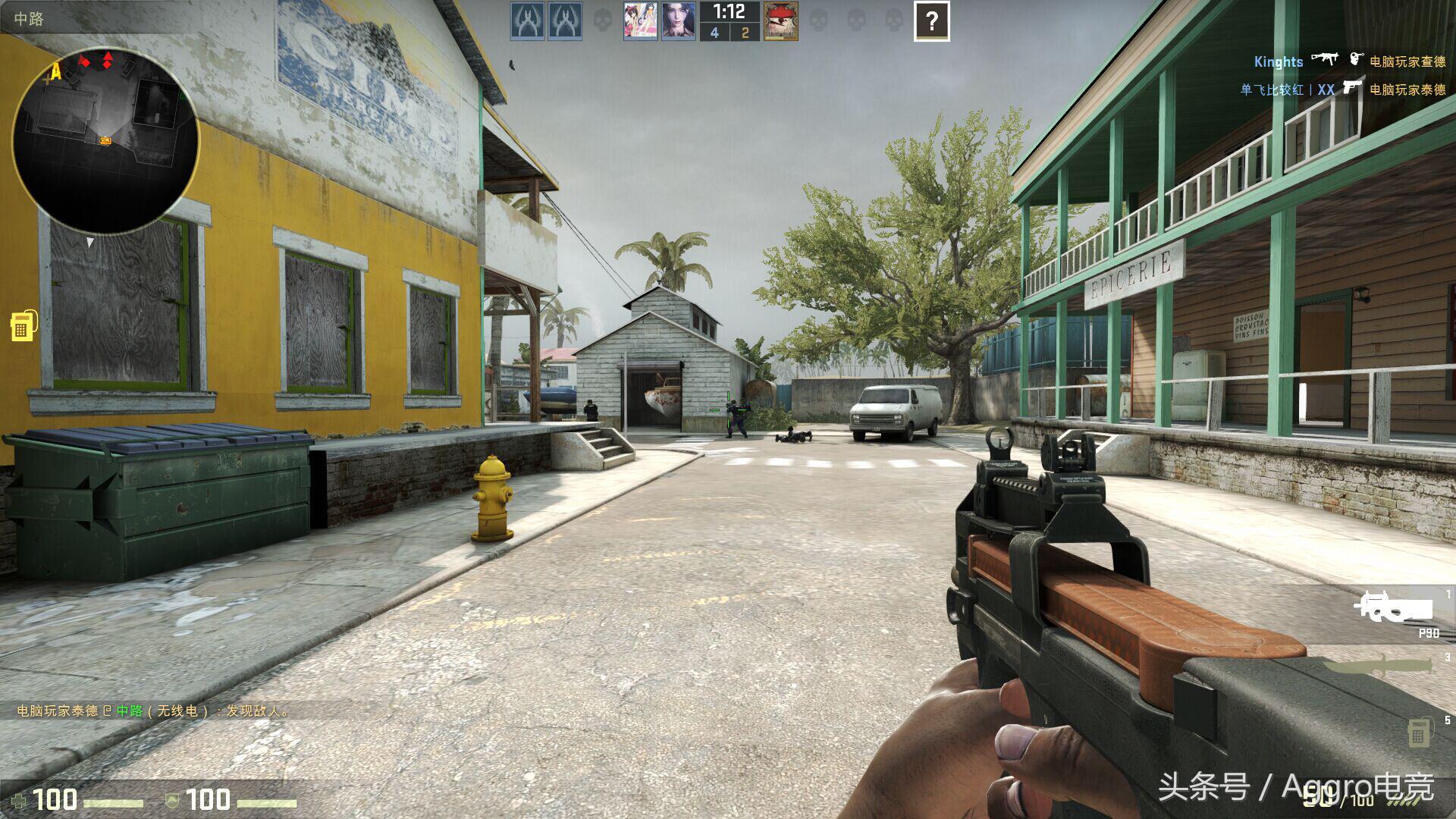Click the yellow bomb carrier indicator icon

23,325
